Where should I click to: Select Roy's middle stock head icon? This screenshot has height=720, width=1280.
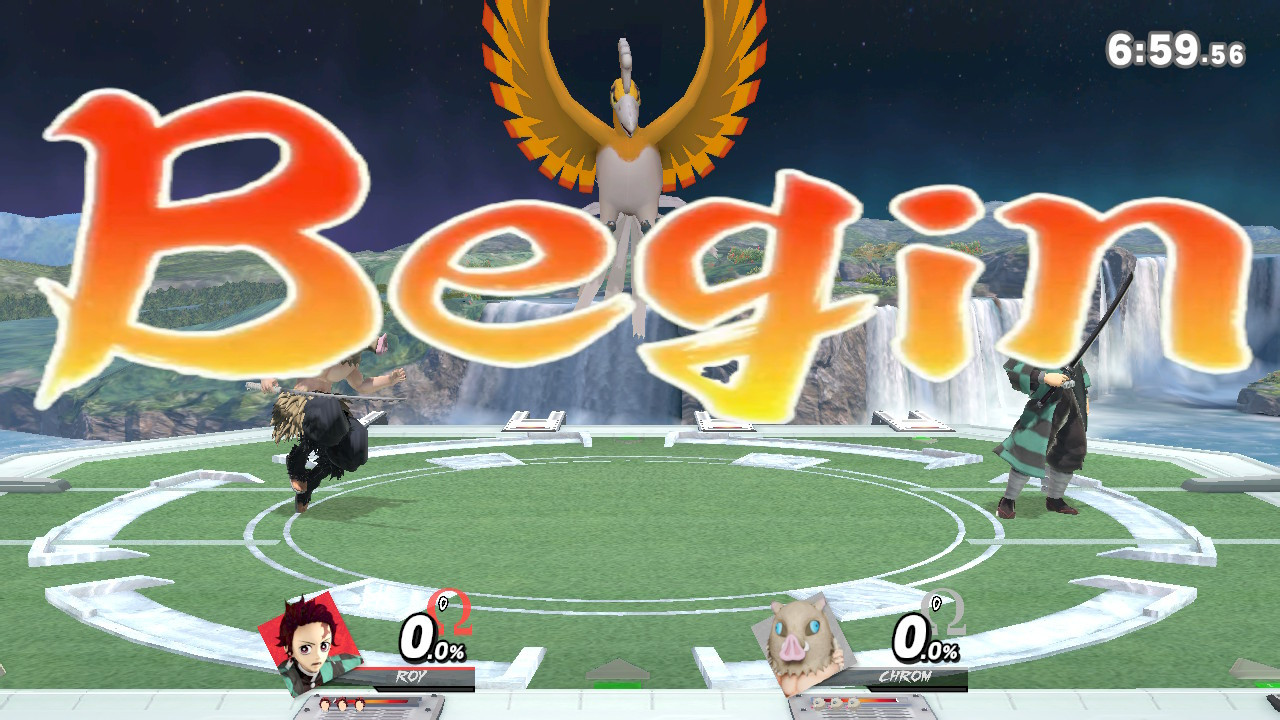[342, 703]
